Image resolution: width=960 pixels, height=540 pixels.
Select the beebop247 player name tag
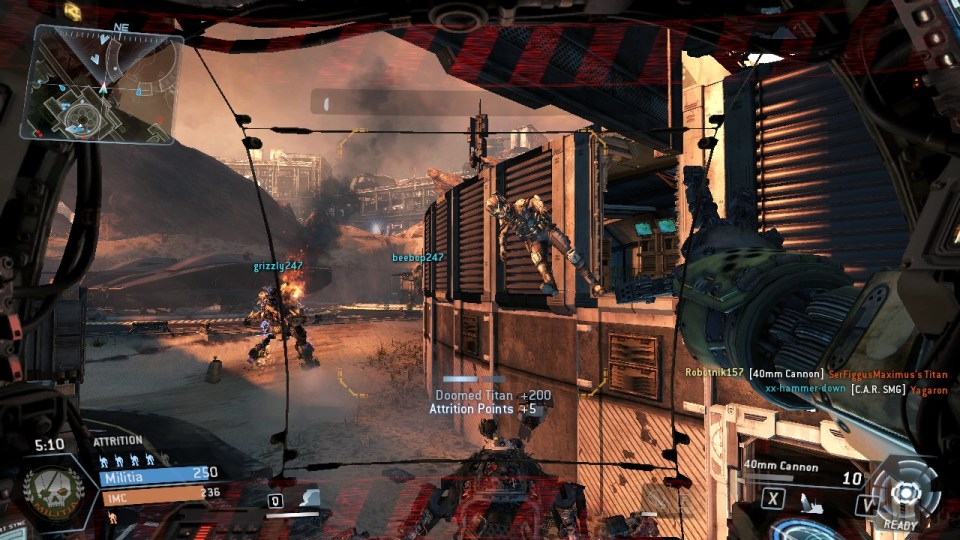coord(417,257)
